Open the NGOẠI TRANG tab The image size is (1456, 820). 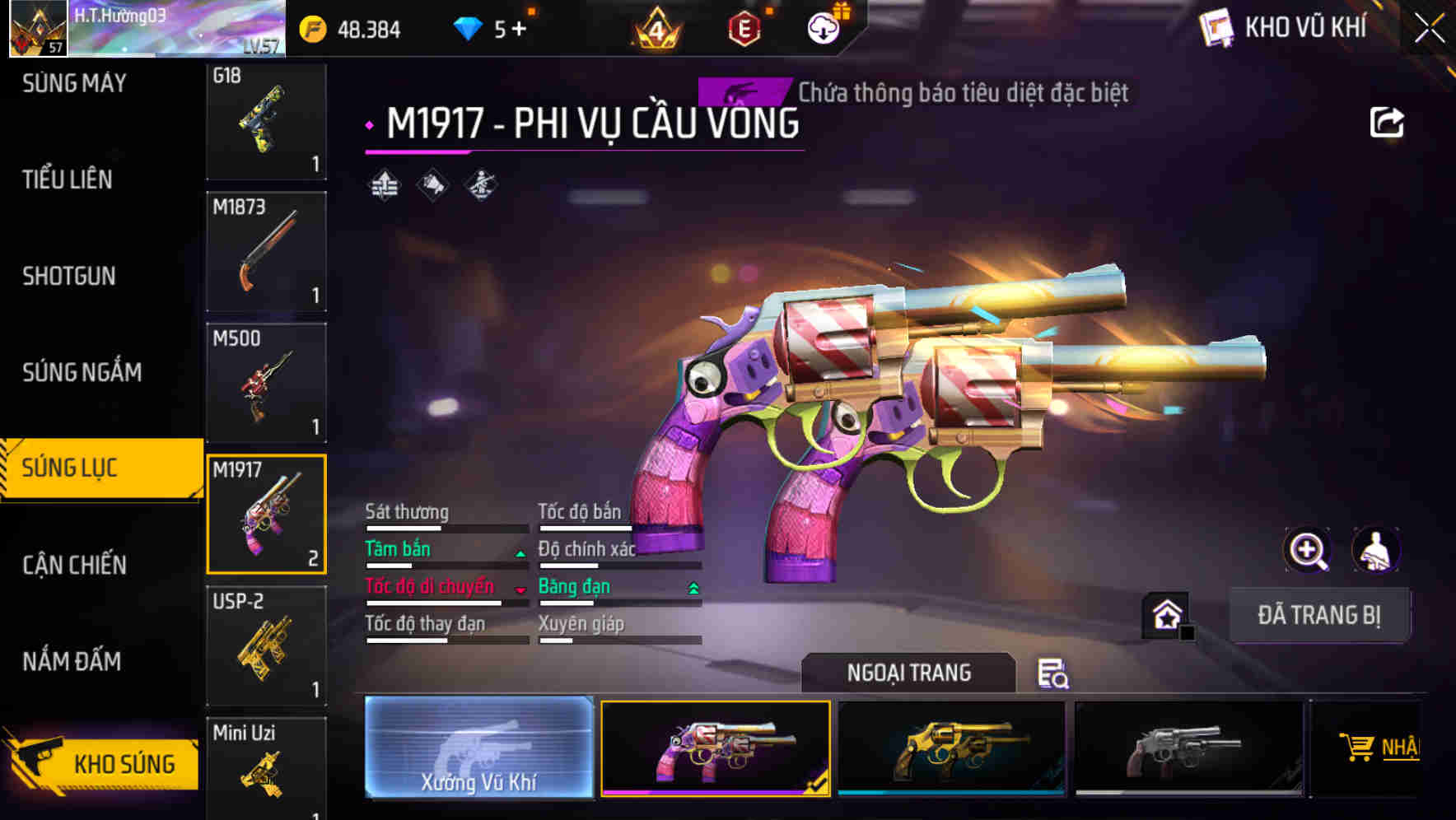click(x=908, y=673)
